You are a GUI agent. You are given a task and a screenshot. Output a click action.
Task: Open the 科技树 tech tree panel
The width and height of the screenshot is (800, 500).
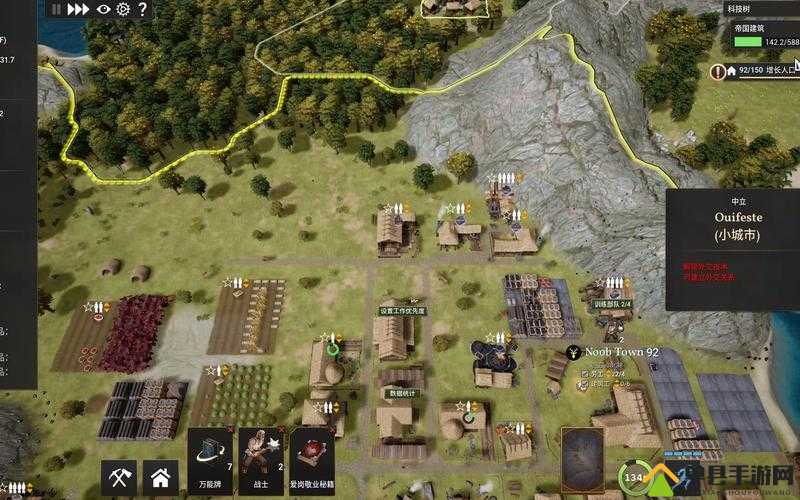pyautogui.click(x=738, y=10)
